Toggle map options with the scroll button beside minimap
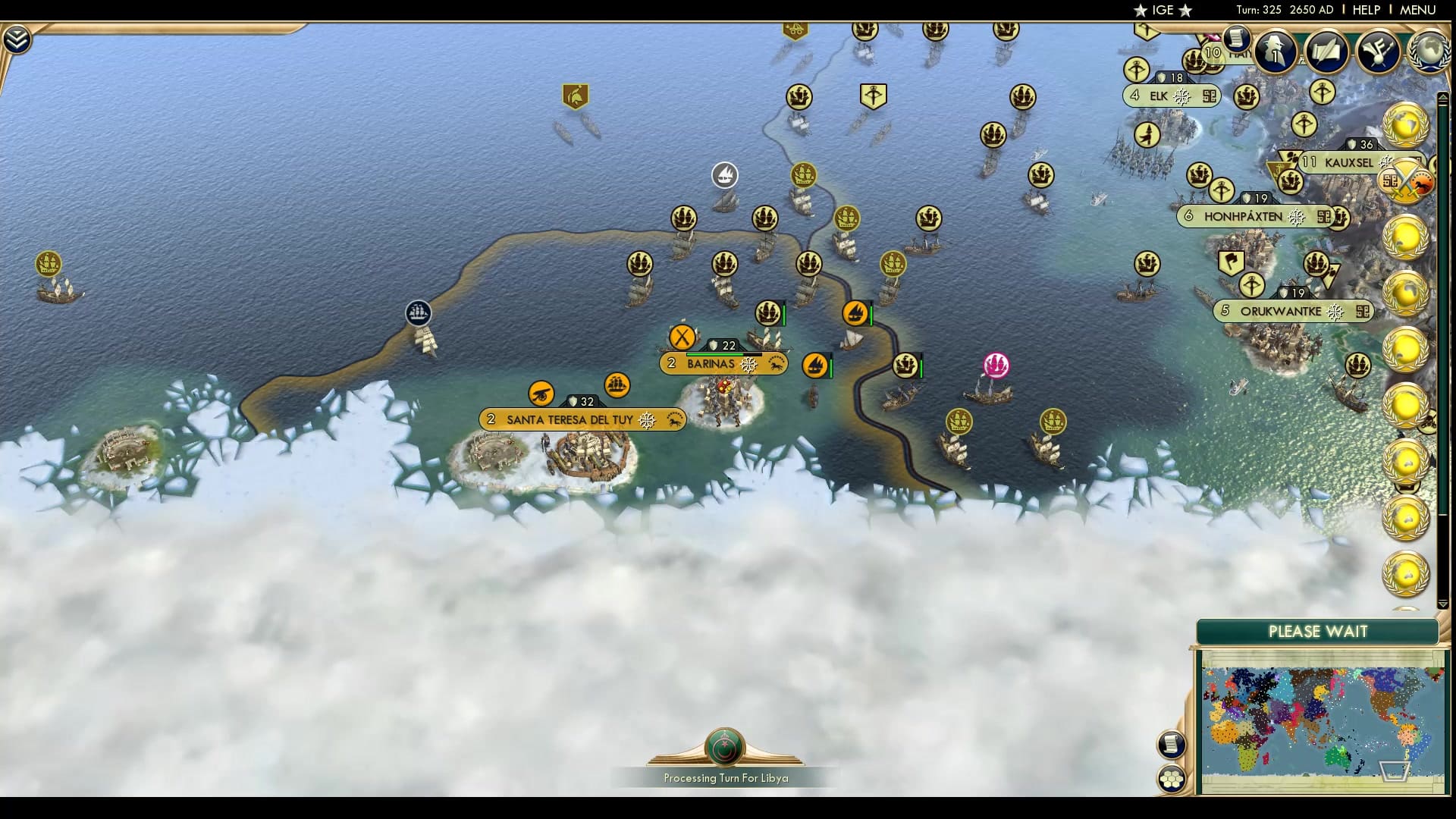Screen dimensions: 1456x819 pyautogui.click(x=1172, y=743)
